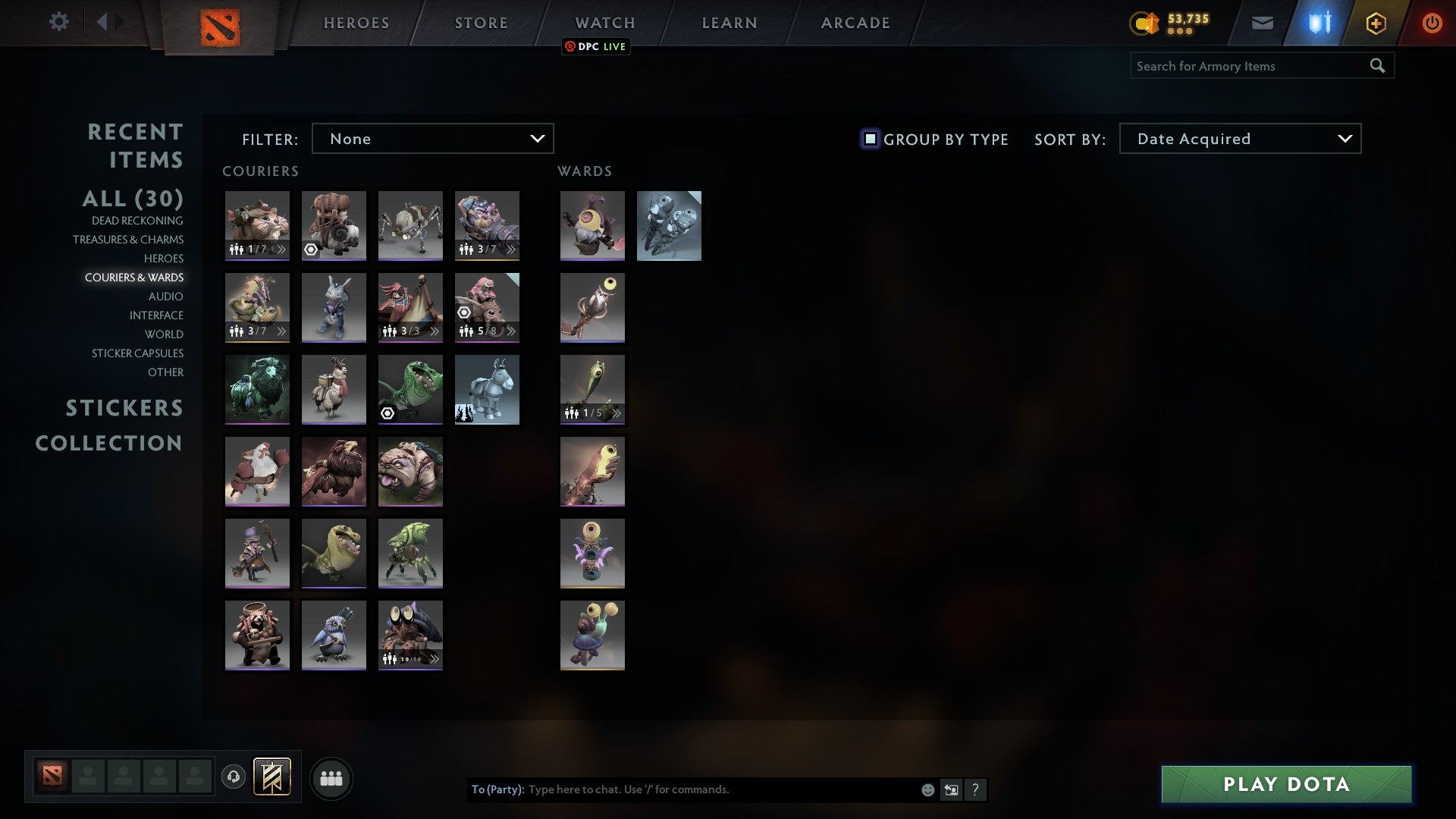Open the Filter dropdown set to None

click(x=432, y=139)
